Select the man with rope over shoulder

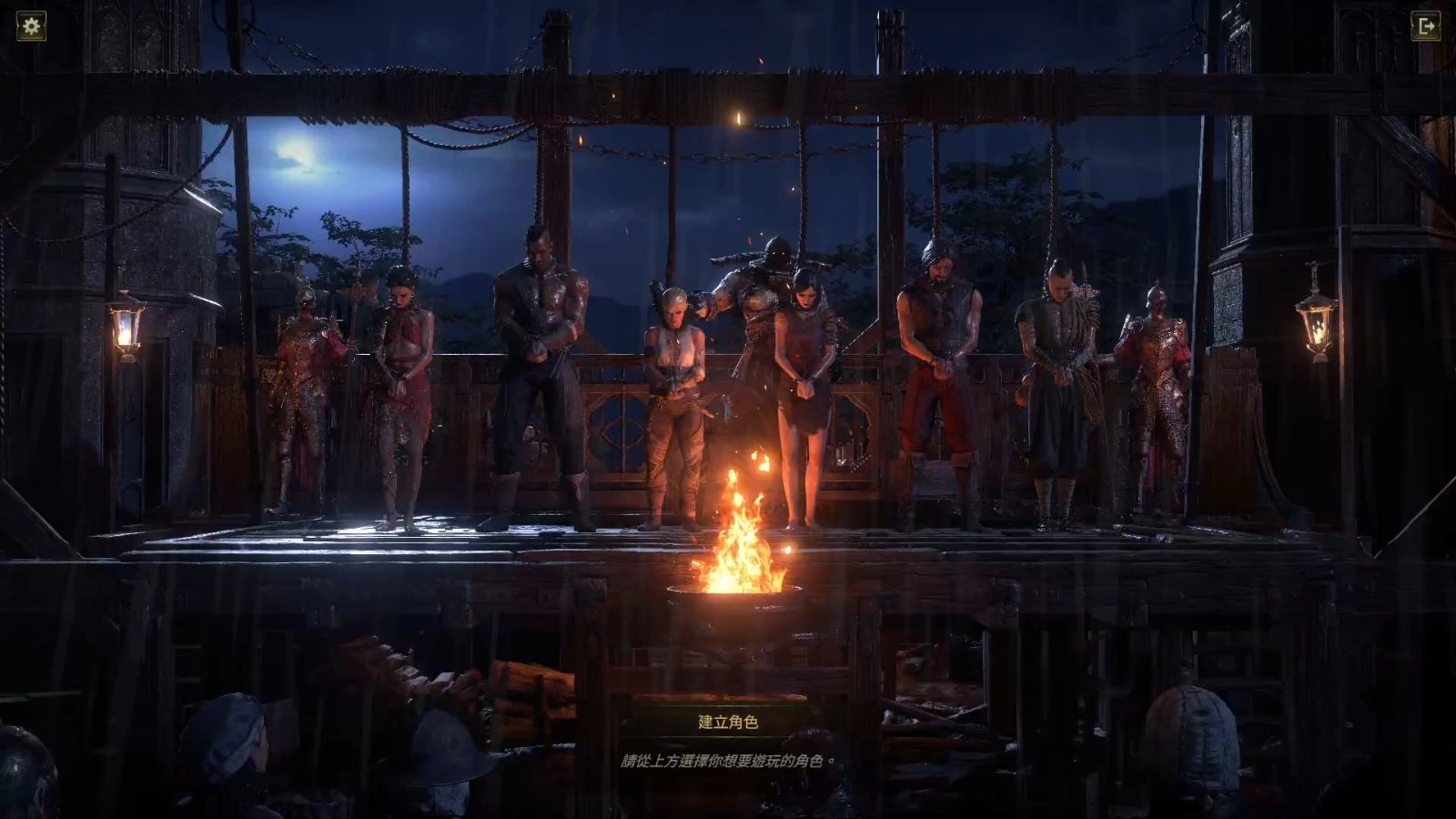pyautogui.click(x=1057, y=382)
